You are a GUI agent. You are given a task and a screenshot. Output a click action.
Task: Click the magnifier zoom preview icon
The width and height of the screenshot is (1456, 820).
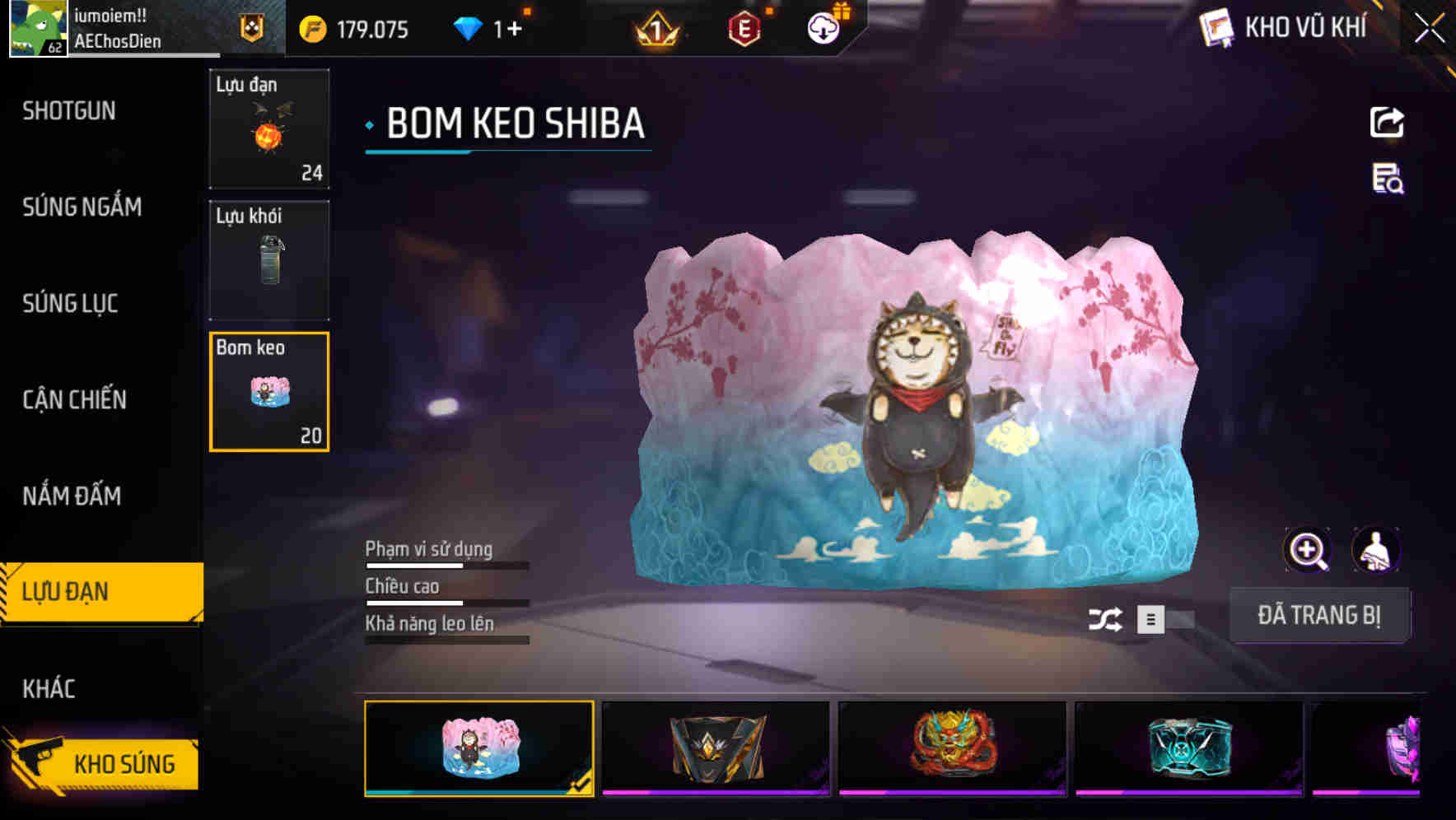pyautogui.click(x=1308, y=549)
